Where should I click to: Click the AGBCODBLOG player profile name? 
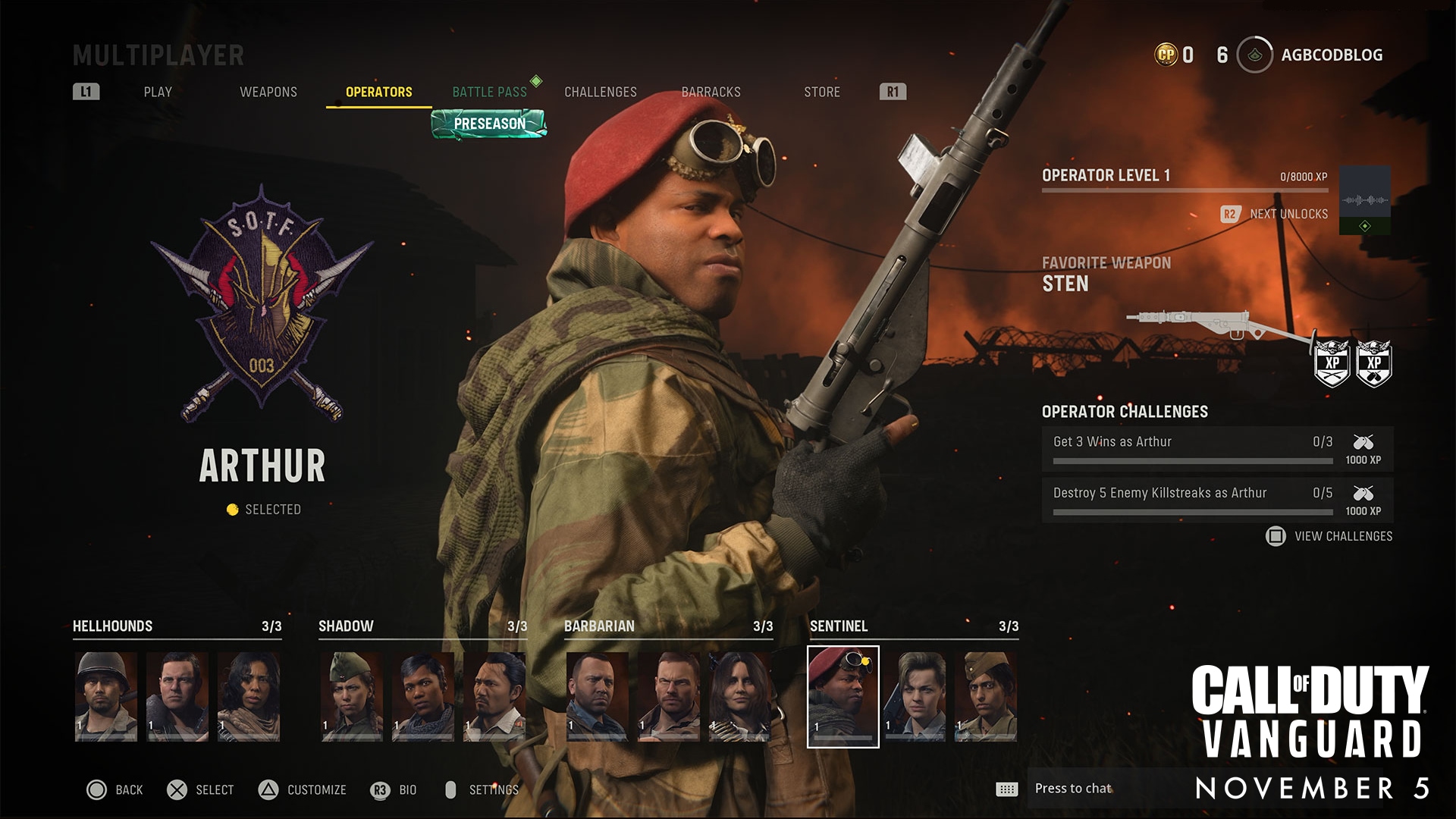(1332, 55)
